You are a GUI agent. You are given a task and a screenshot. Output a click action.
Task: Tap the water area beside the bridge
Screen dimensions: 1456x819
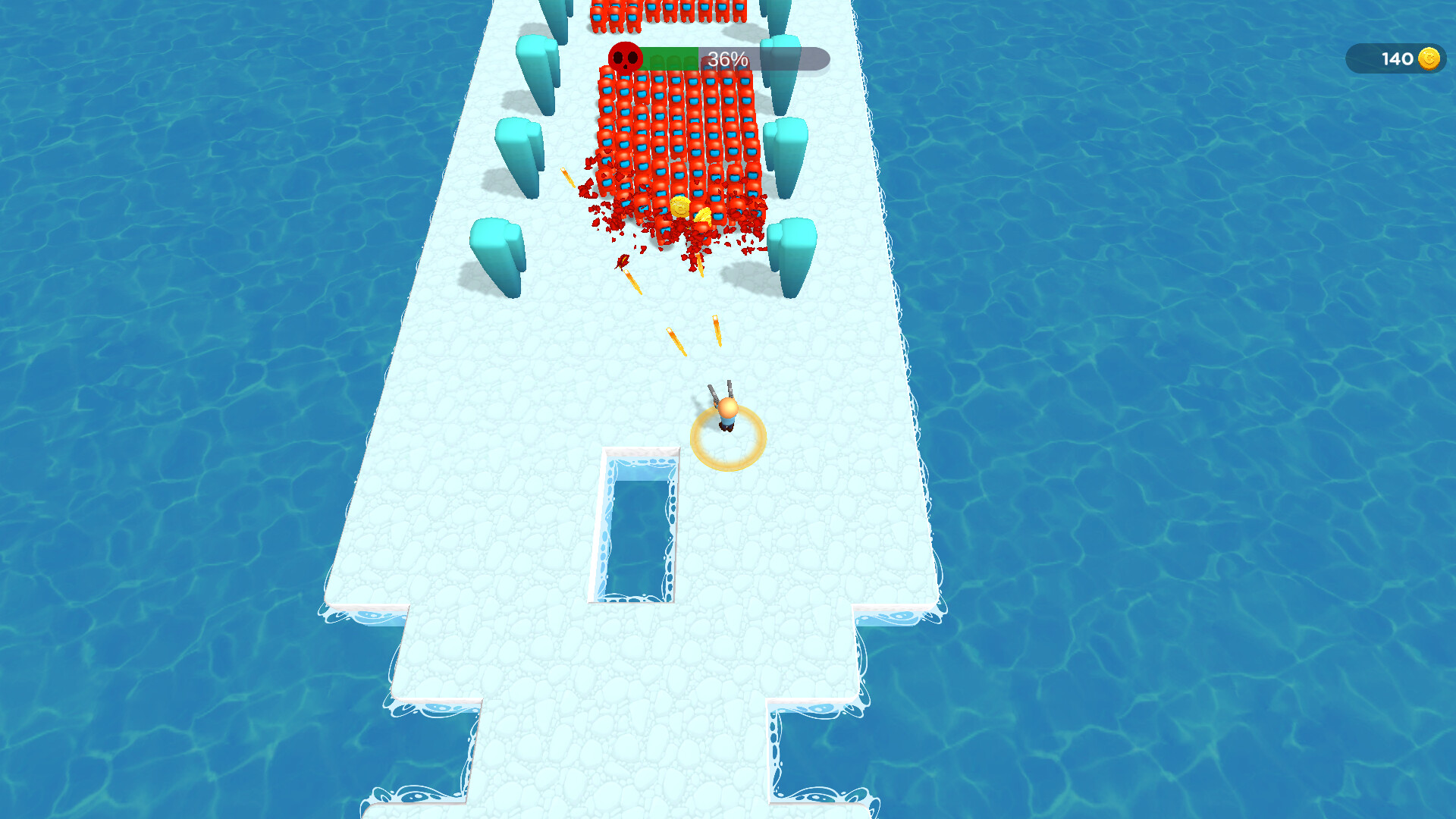coord(1137,379)
